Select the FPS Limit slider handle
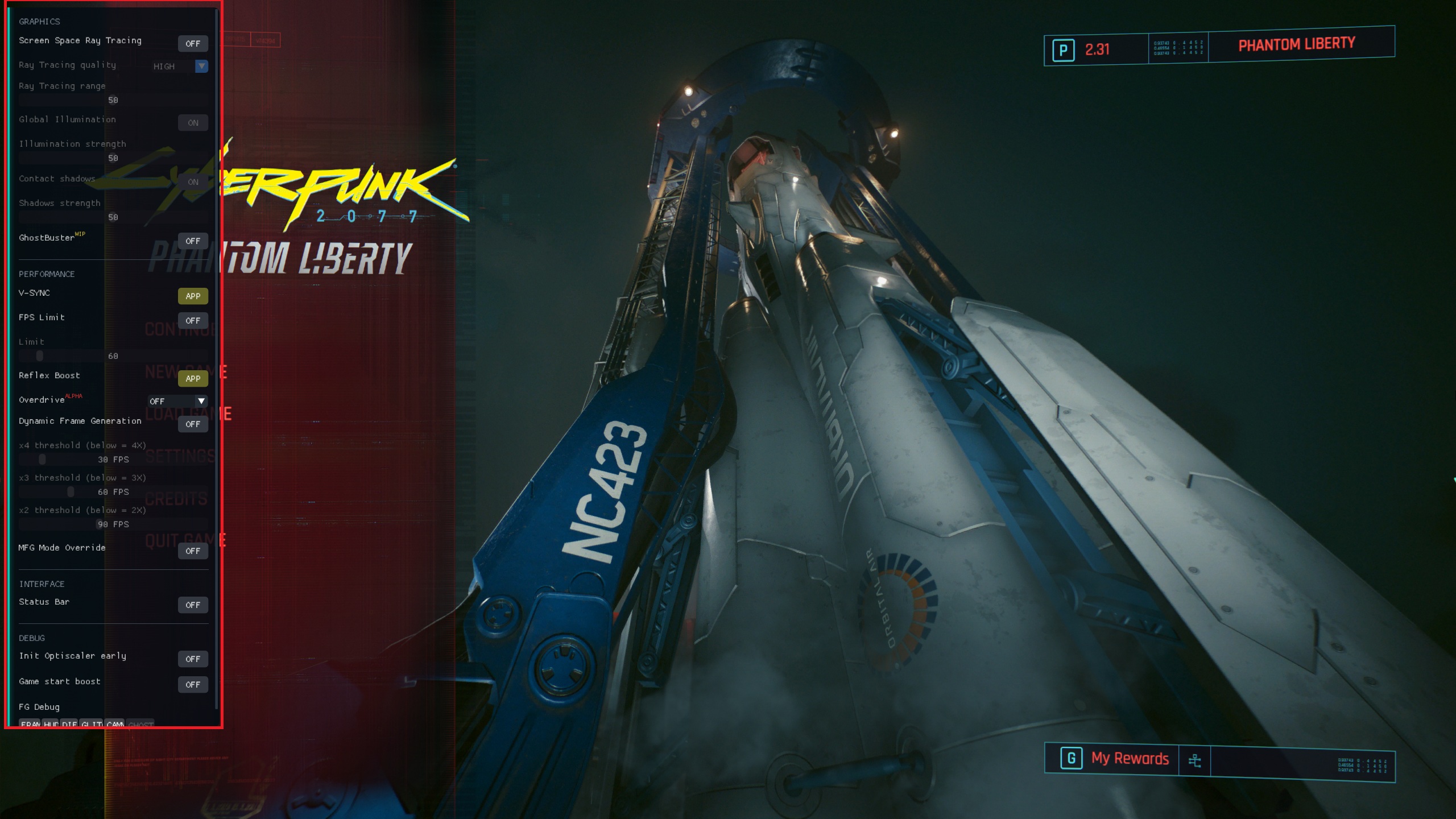This screenshot has height=819, width=1456. coord(39,356)
